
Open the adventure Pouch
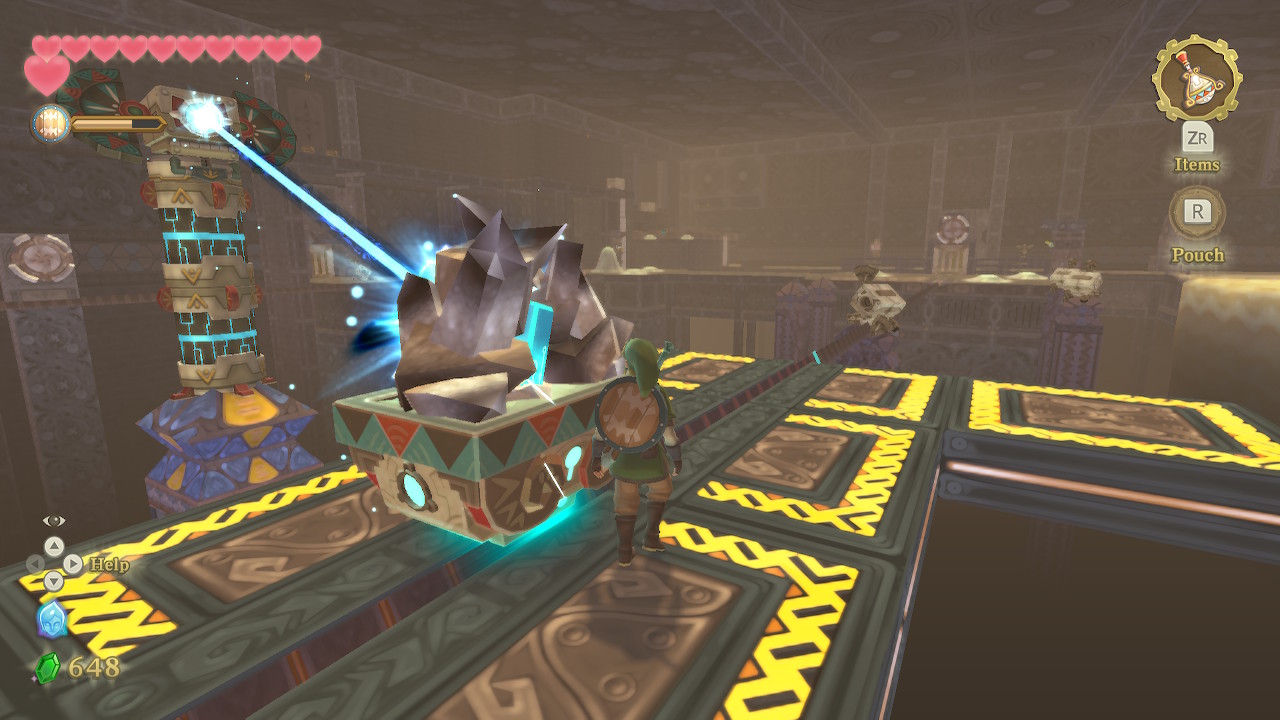click(x=1197, y=212)
